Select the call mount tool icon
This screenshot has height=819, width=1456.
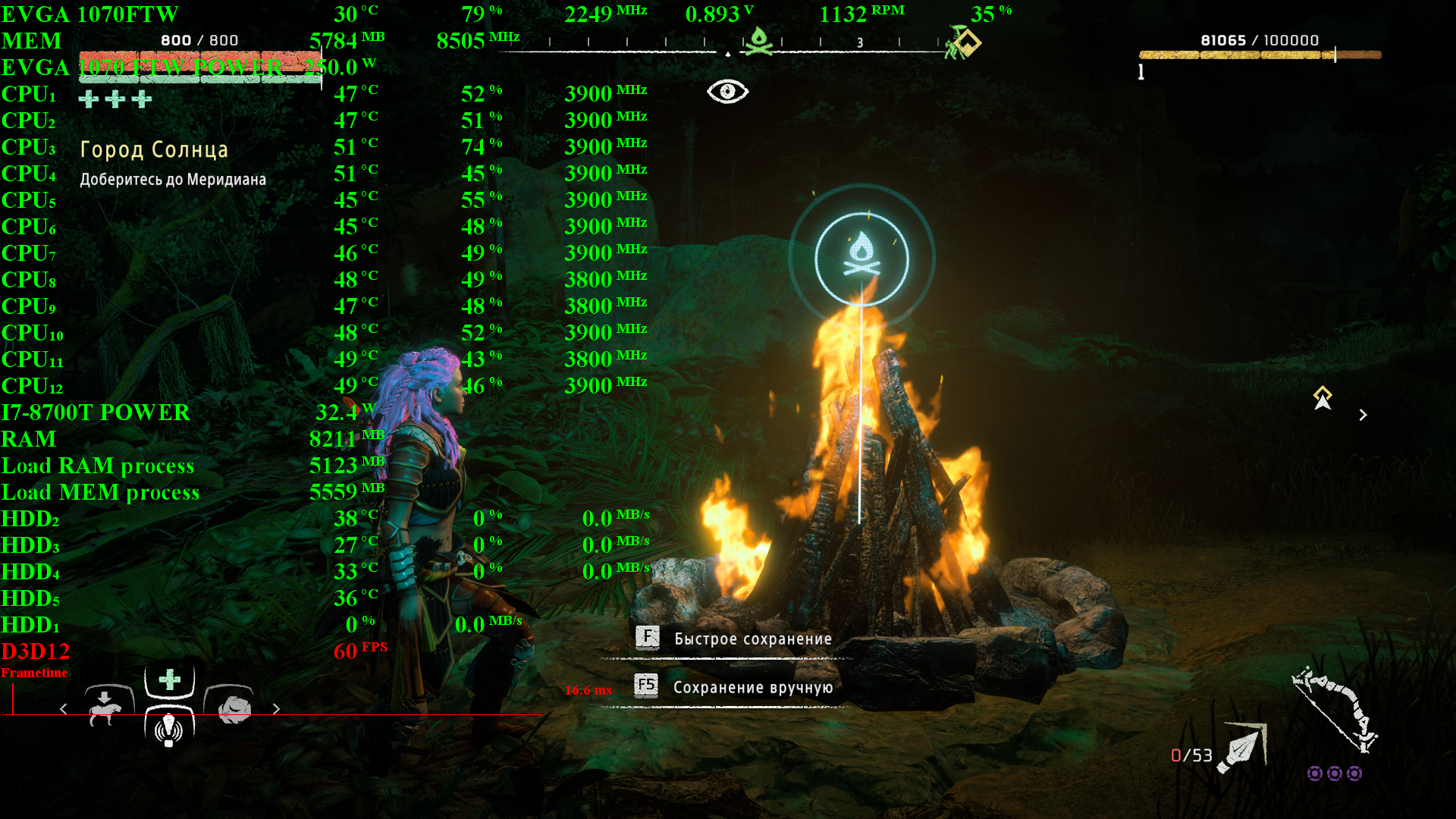click(x=106, y=707)
